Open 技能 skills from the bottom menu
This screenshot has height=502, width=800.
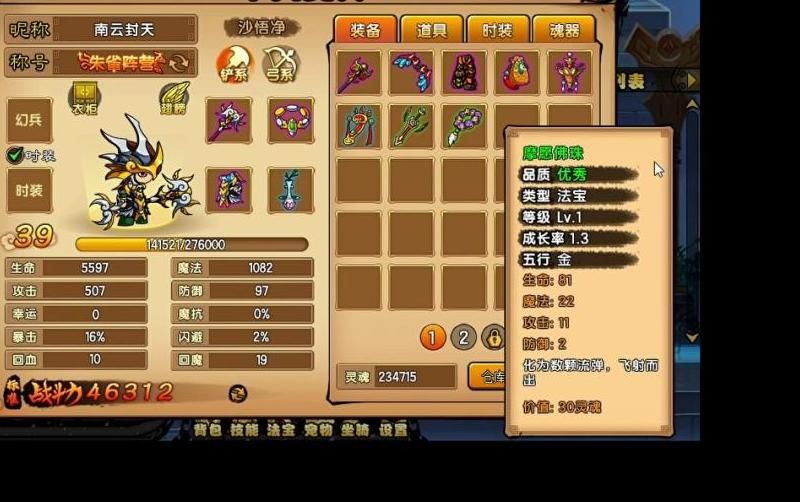click(x=244, y=430)
